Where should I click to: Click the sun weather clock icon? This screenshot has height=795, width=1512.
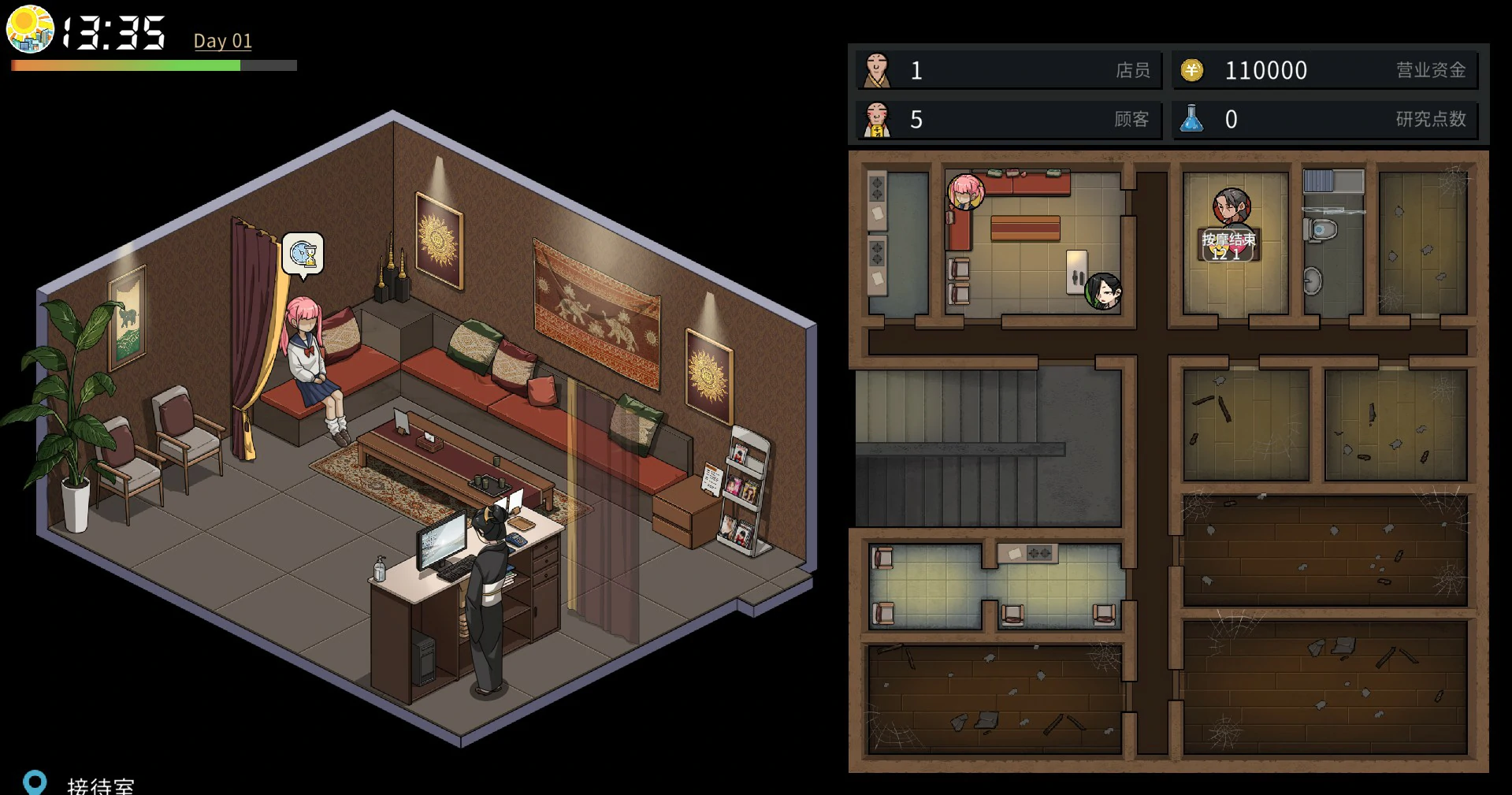tap(30, 29)
